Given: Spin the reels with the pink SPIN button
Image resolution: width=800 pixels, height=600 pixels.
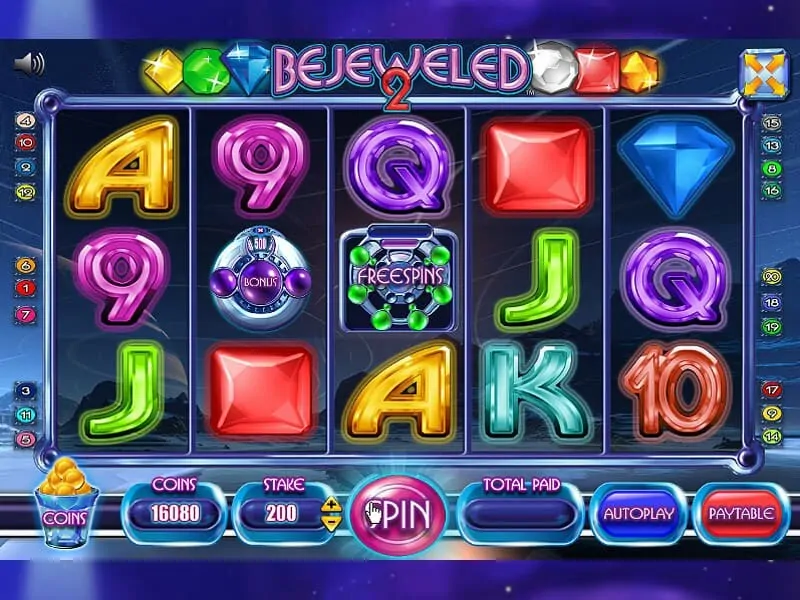Looking at the screenshot, I should [x=397, y=514].
